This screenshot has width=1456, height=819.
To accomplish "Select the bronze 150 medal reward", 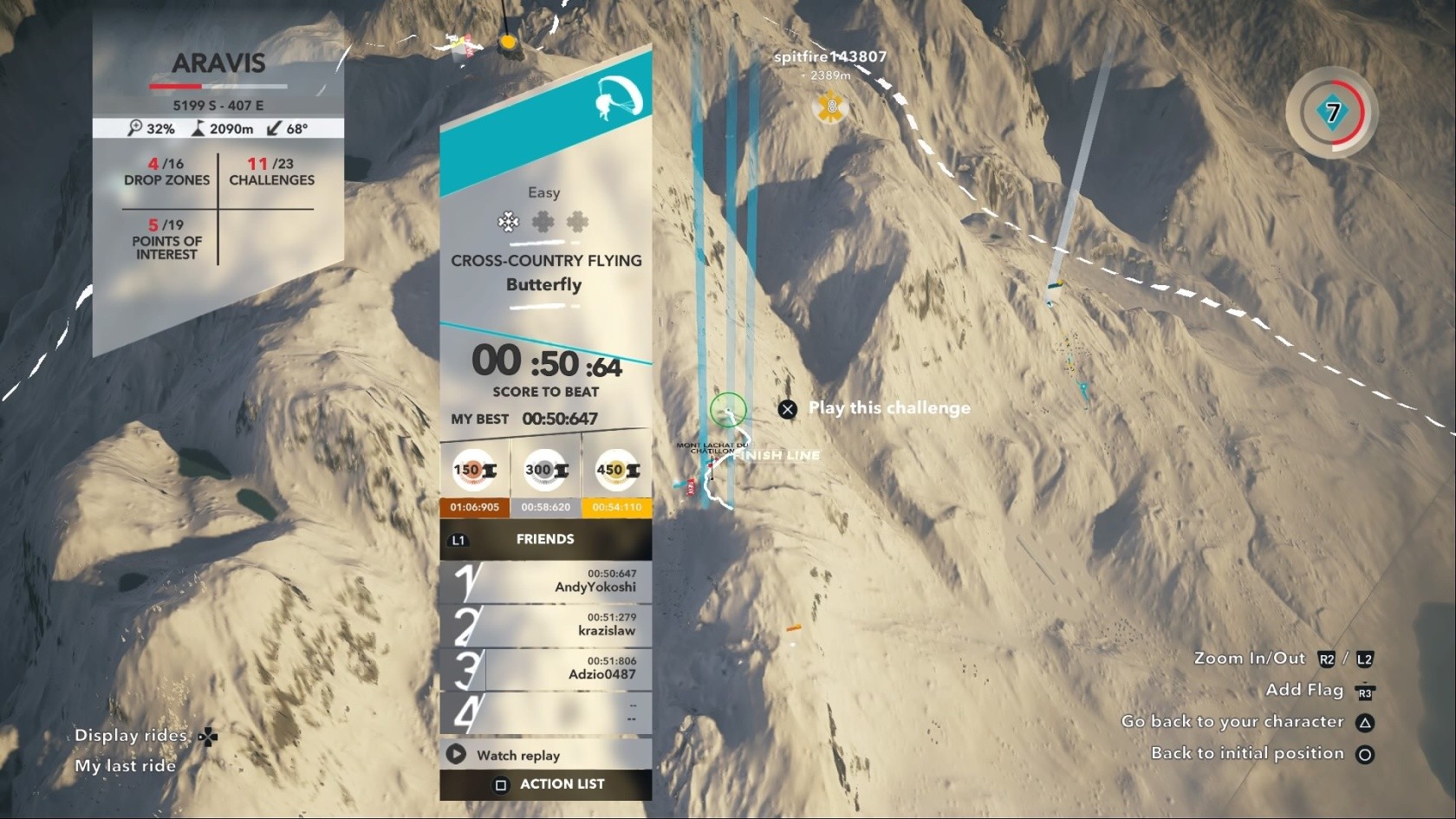I will [x=474, y=471].
